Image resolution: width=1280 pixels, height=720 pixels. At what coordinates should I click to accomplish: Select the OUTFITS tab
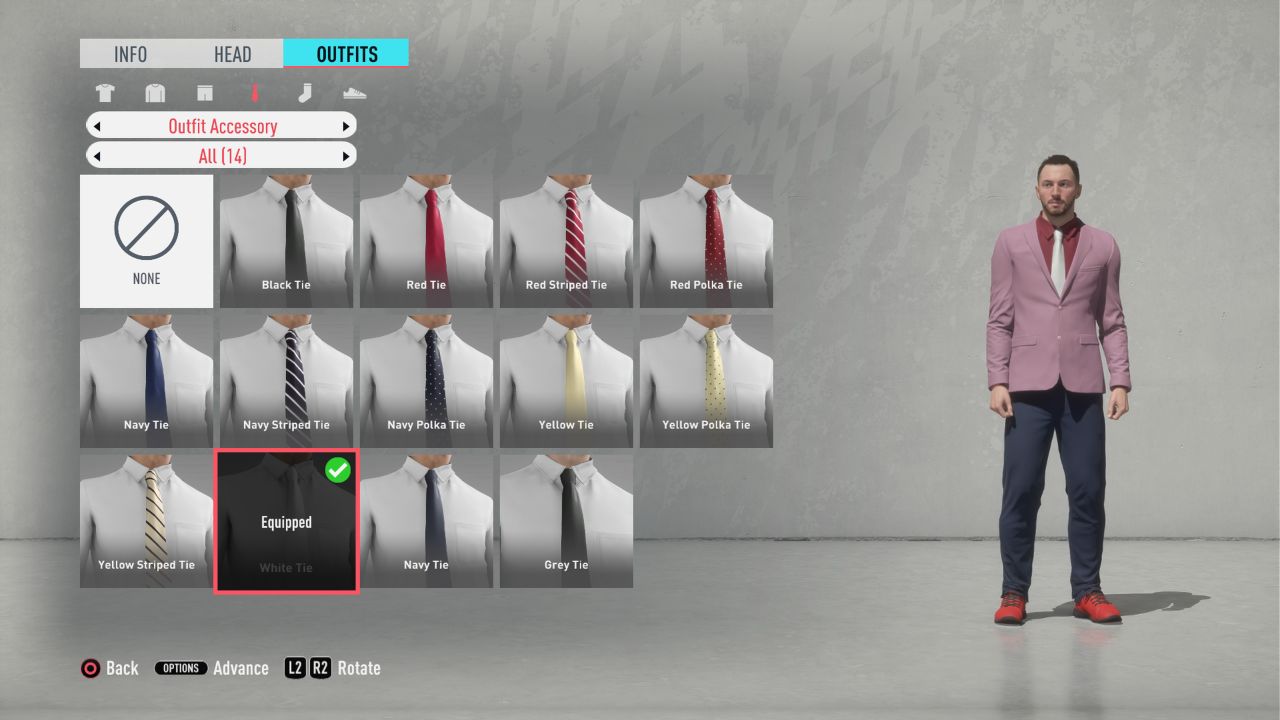346,54
